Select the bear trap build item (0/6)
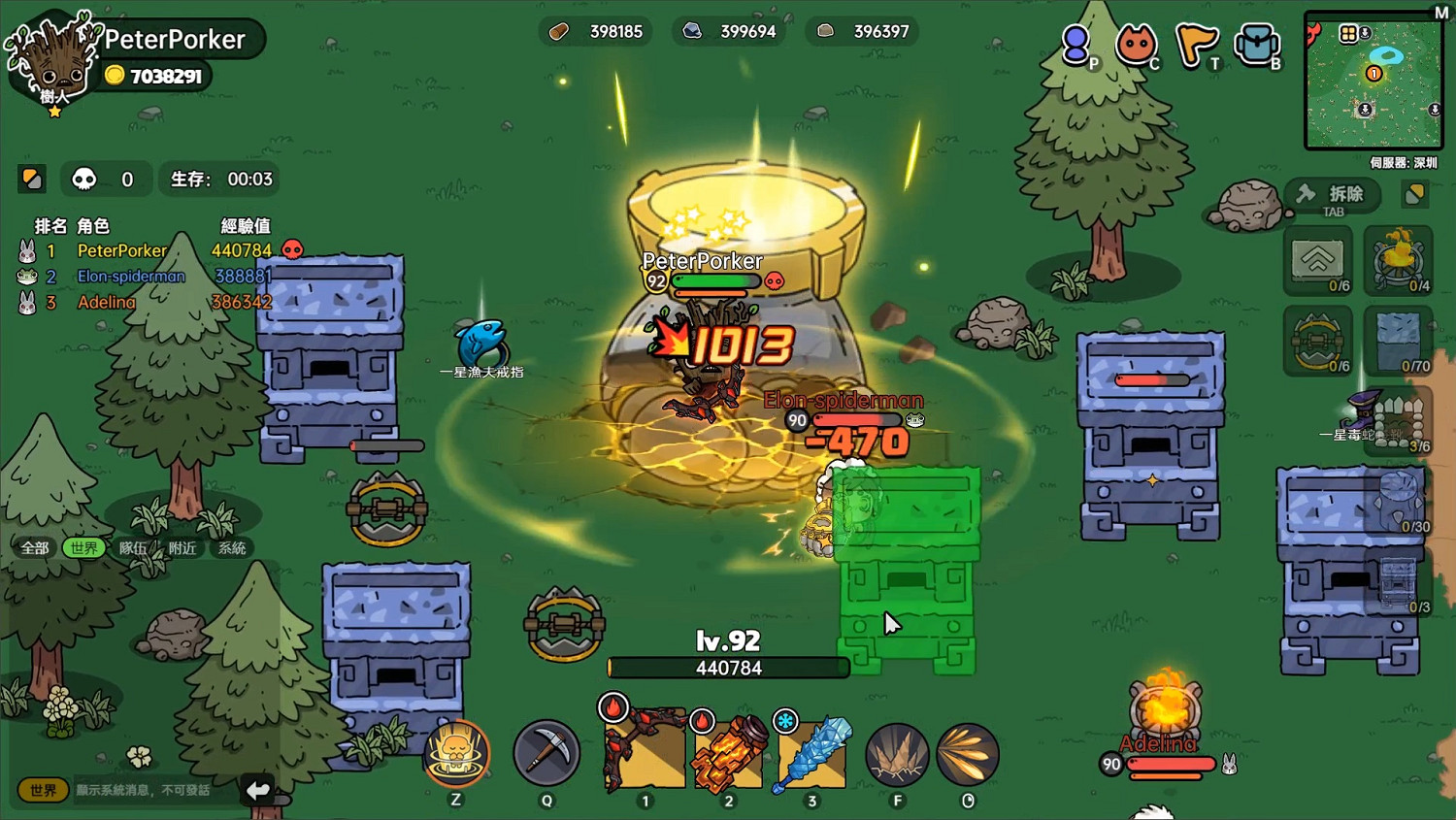This screenshot has height=820, width=1456. 1317,342
